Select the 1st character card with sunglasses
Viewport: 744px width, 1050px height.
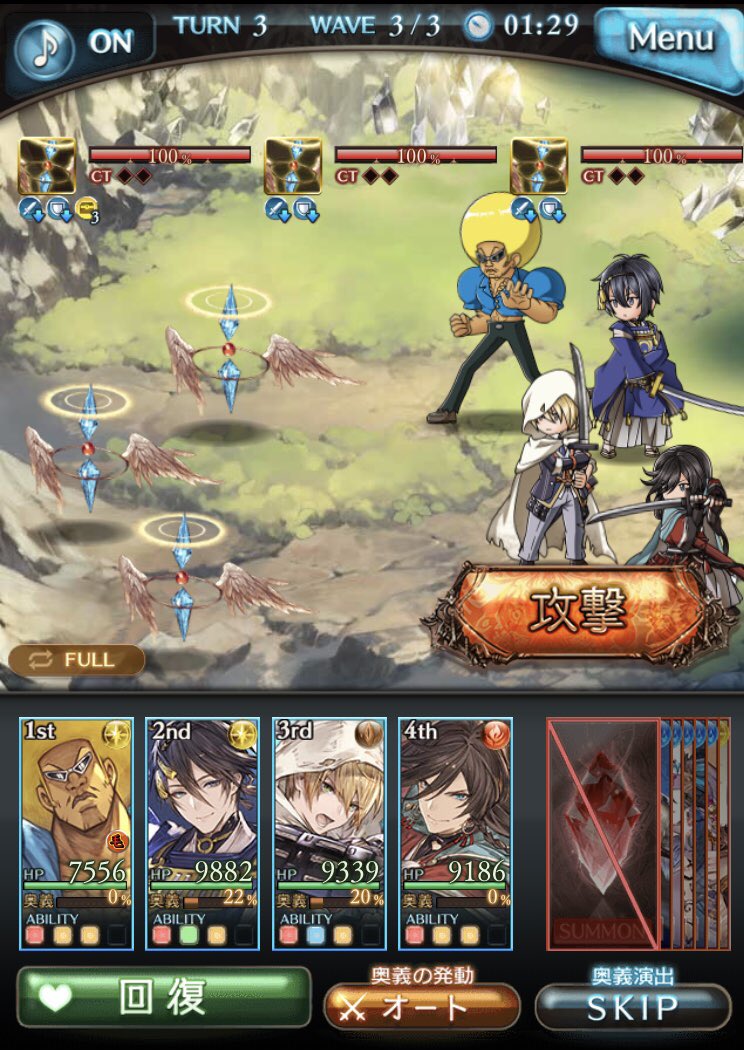click(76, 832)
